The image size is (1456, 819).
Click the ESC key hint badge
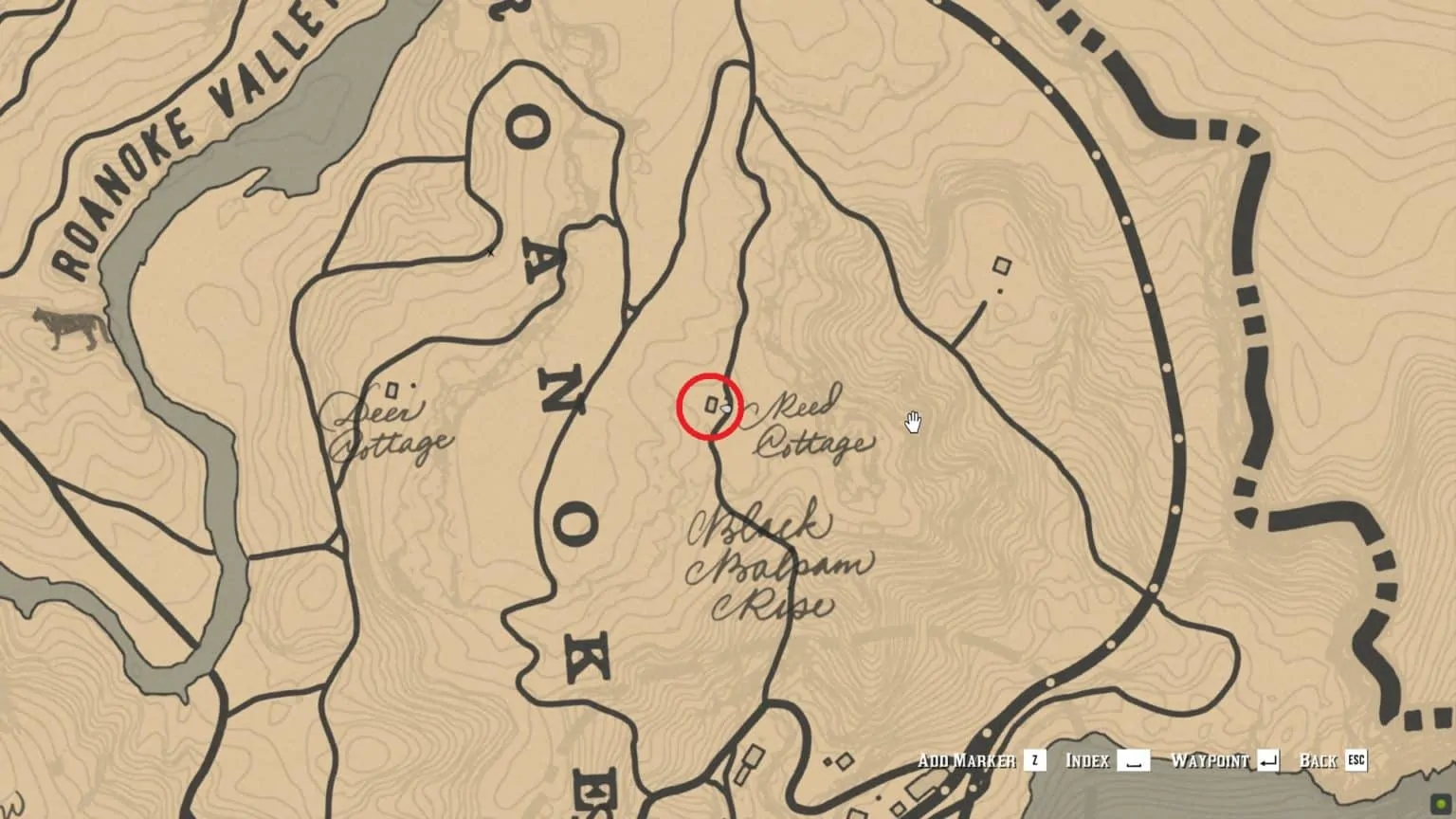tap(1356, 760)
